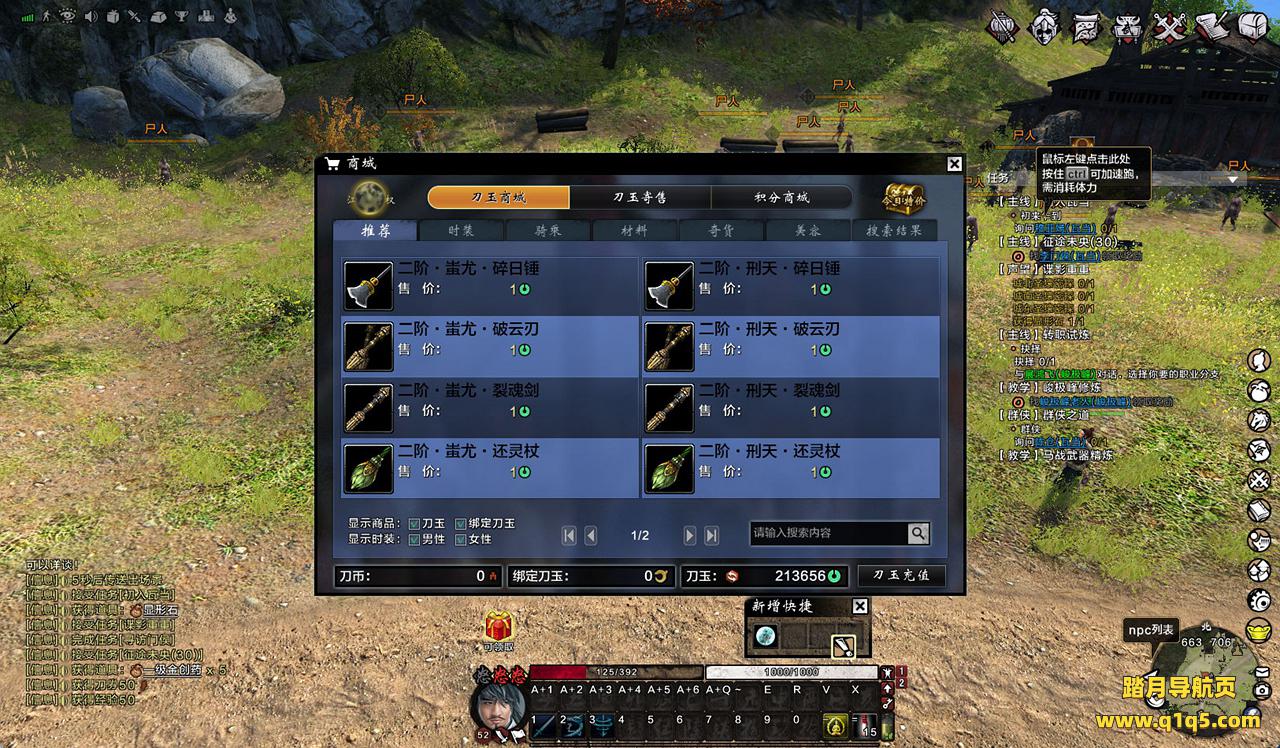This screenshot has height=748, width=1280.
Task: Select the 时装 fashion category tab
Action: pos(462,230)
